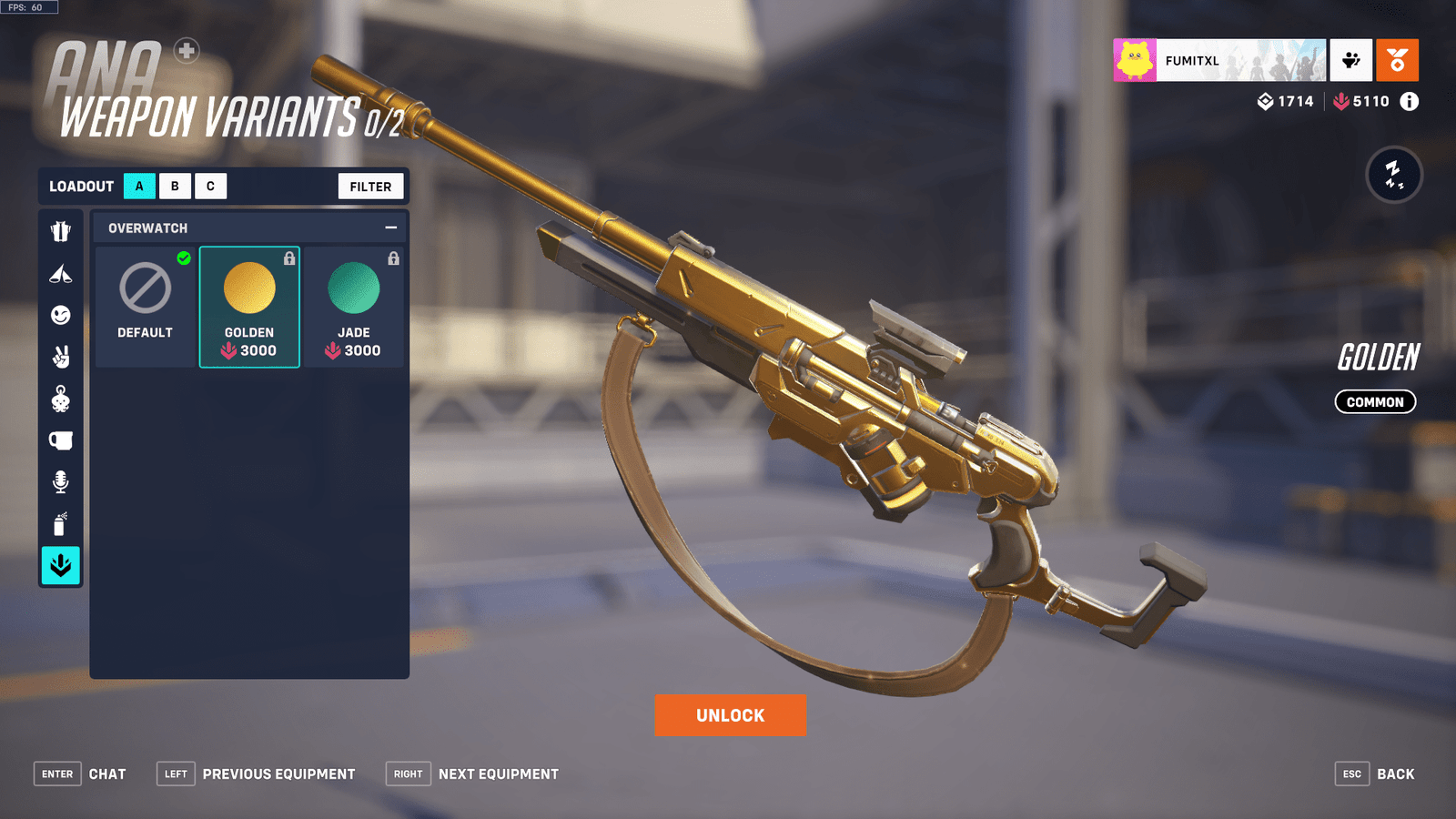This screenshot has width=1456, height=819.
Task: Select Loadout A tab
Action: point(138,186)
